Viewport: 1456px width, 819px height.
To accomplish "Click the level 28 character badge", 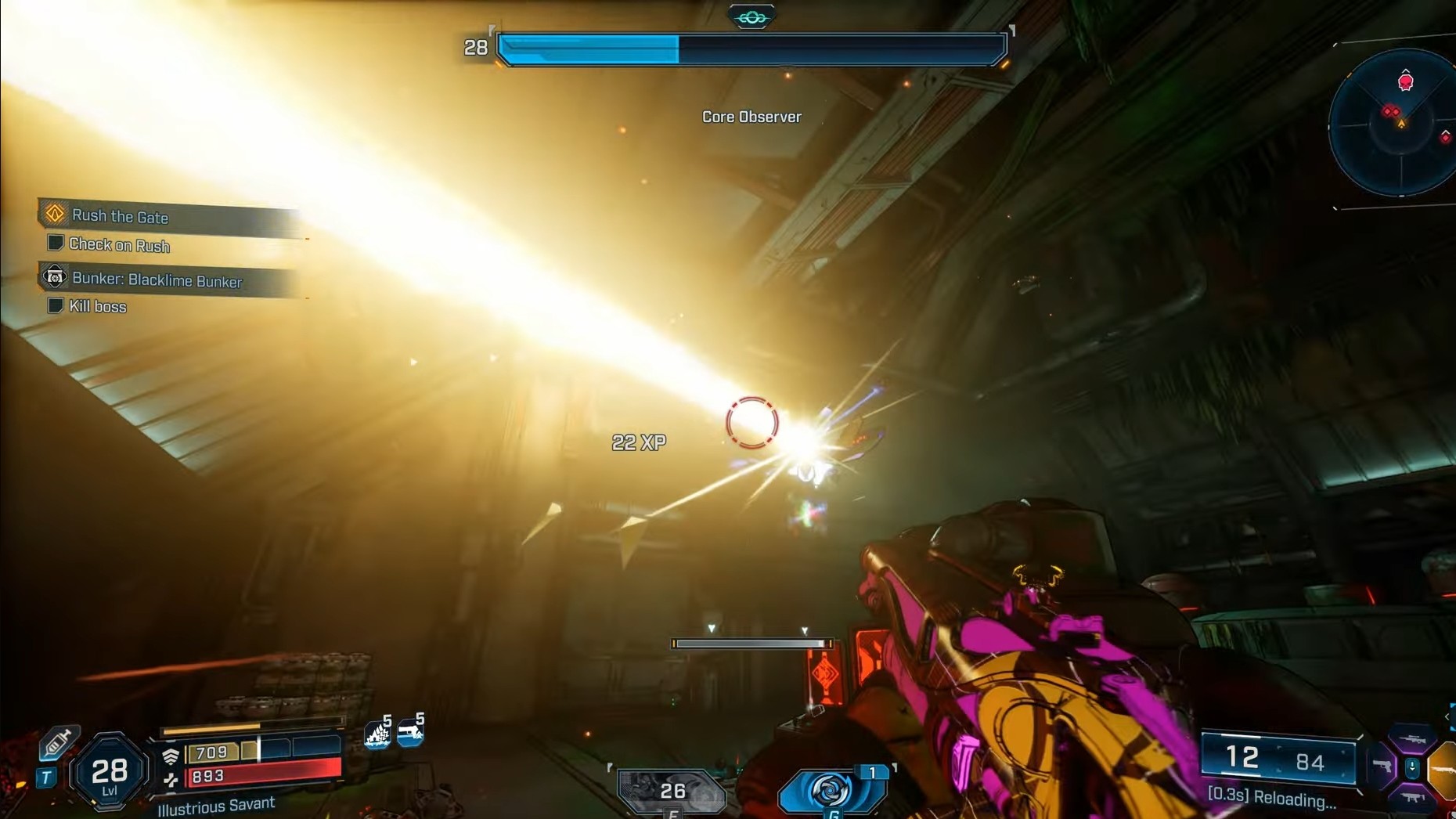I will [x=110, y=774].
